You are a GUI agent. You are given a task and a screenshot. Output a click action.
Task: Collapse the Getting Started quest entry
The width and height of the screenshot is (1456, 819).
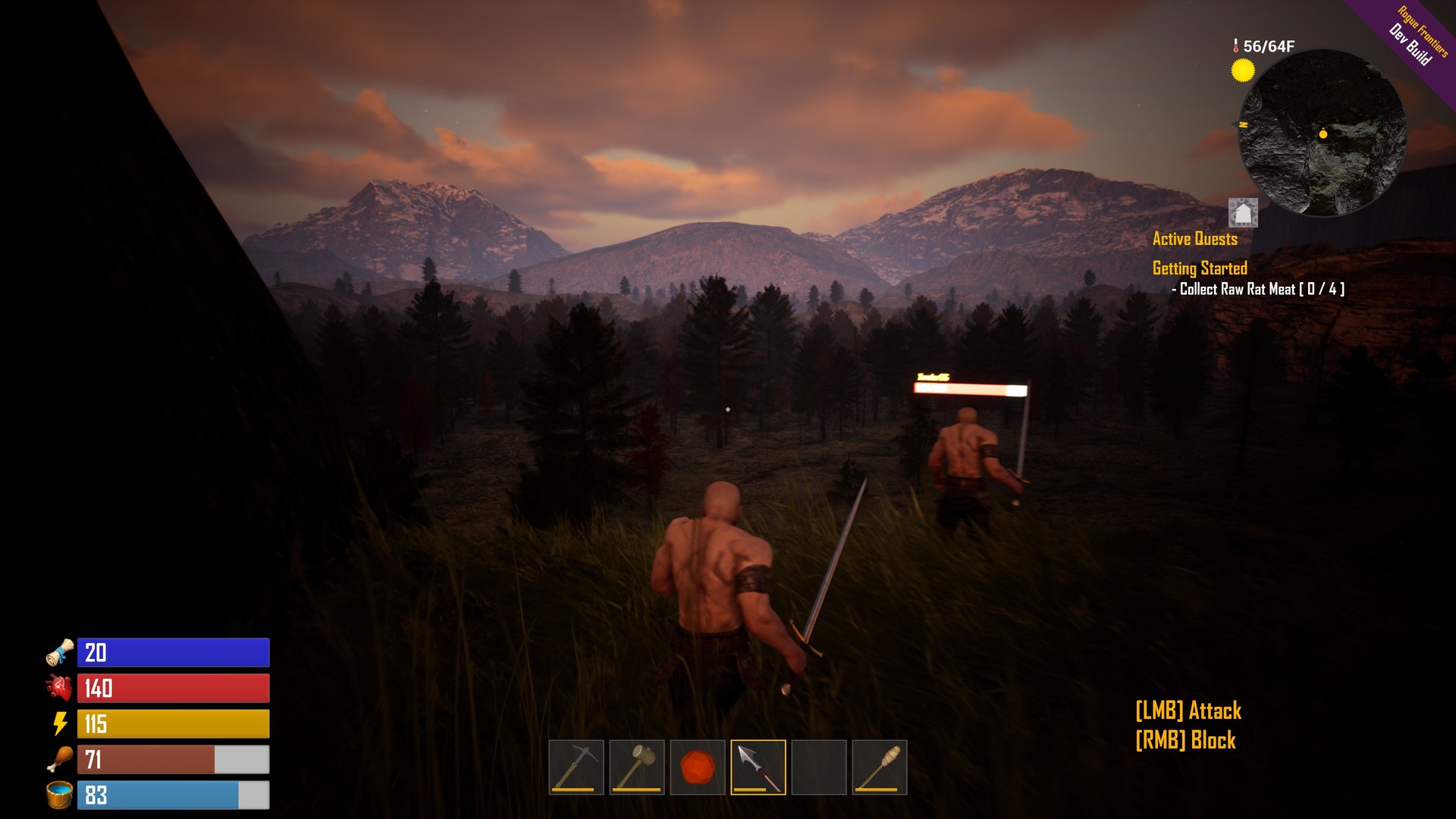coord(1200,268)
